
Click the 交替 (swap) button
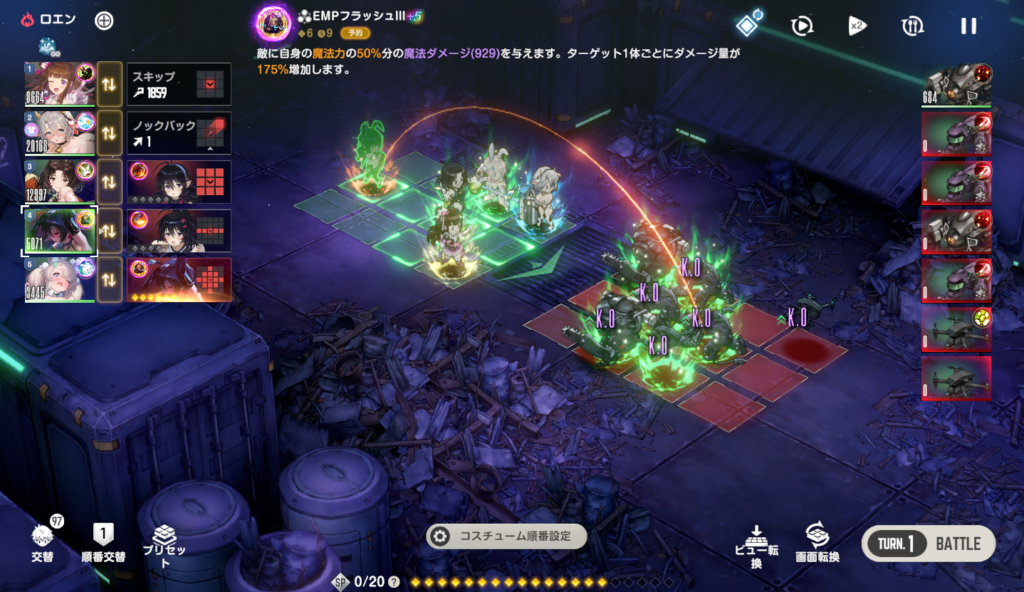pyautogui.click(x=42, y=542)
